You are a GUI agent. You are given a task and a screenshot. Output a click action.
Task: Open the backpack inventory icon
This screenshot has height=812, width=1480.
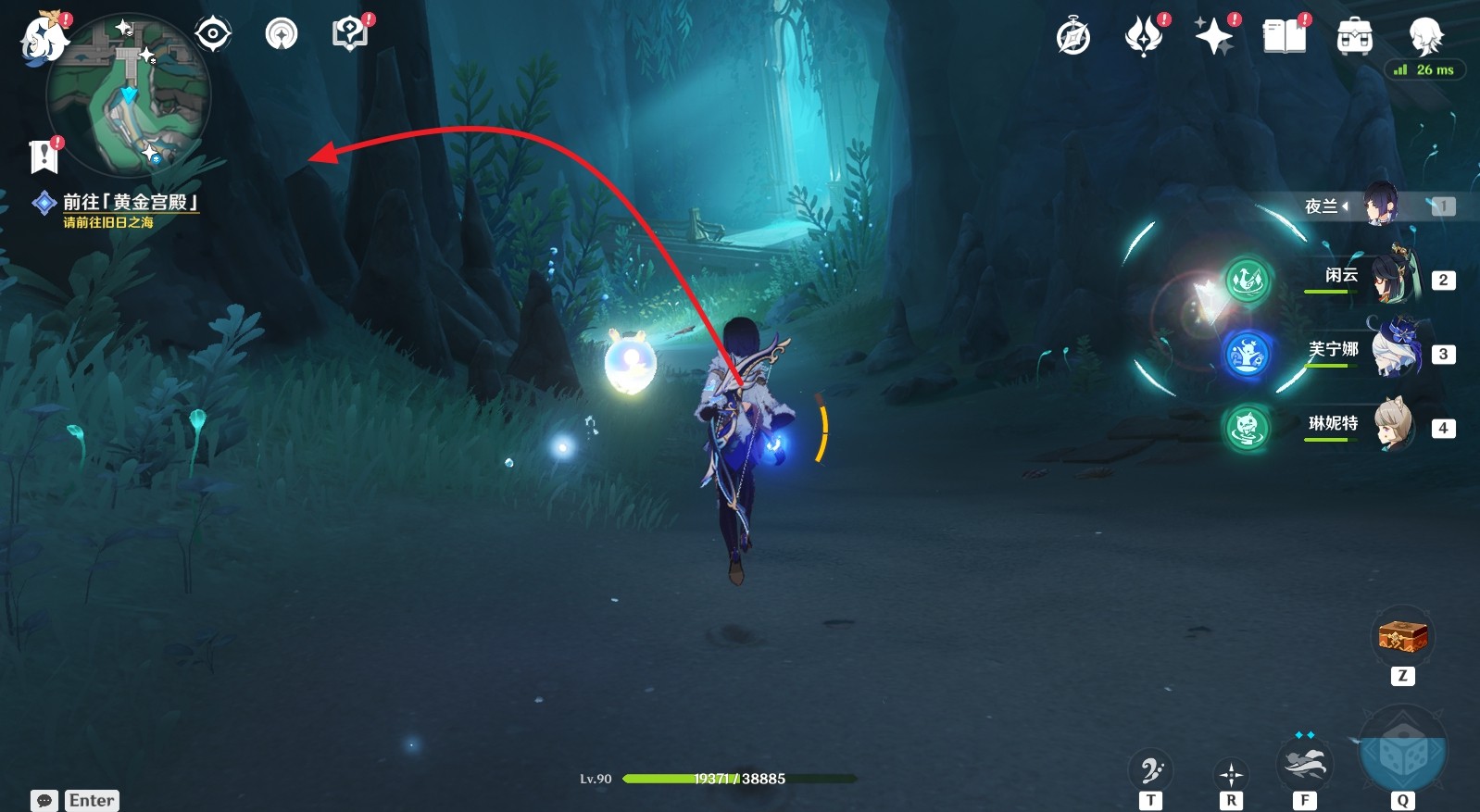[x=1354, y=38]
